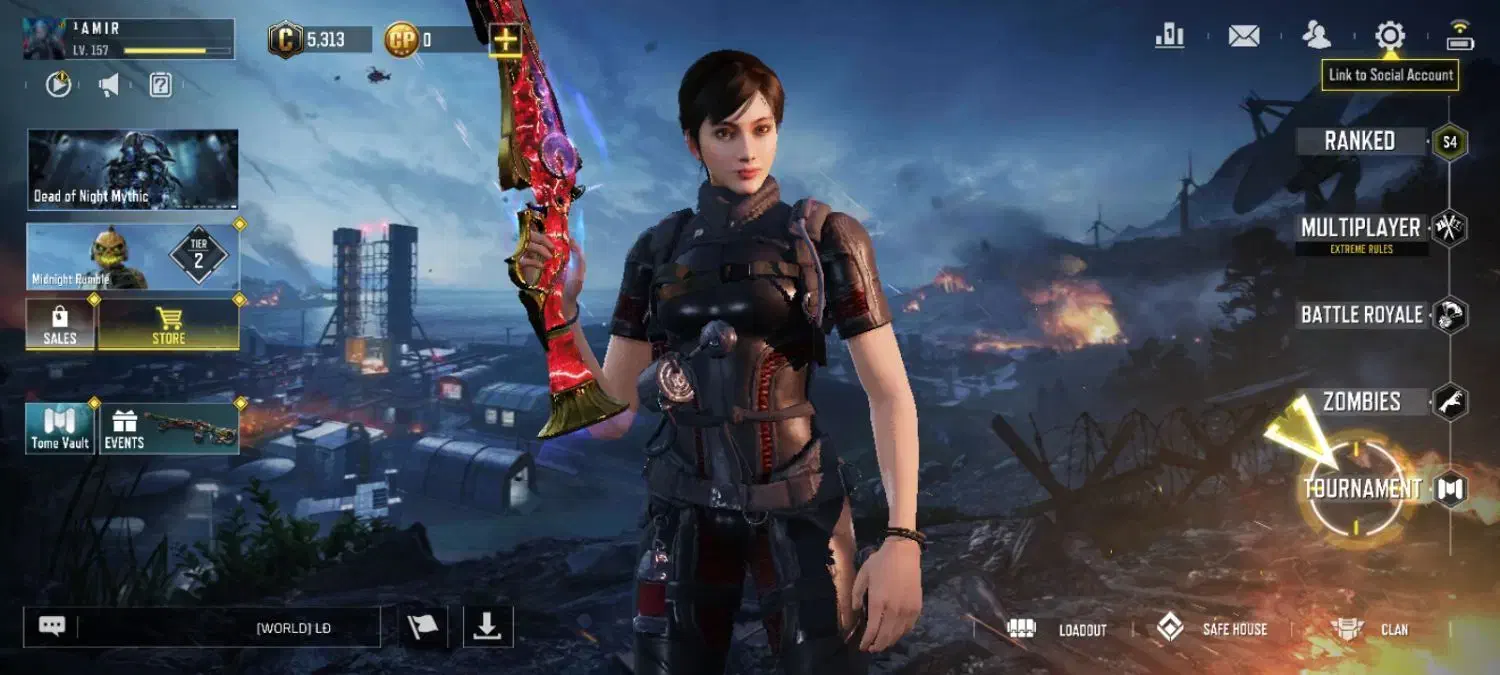Screen dimensions: 1500x675
Task: Open the settings gear icon
Action: point(1390,36)
